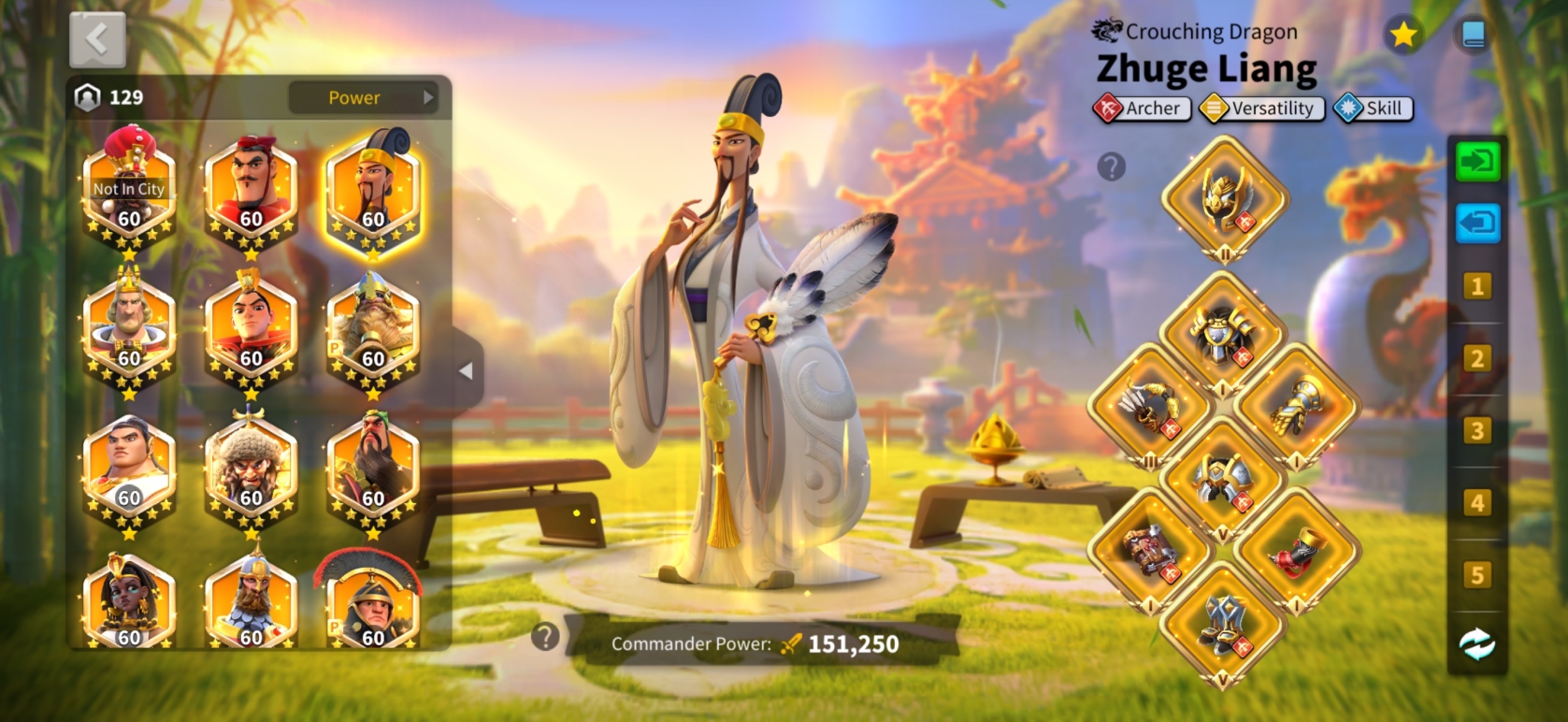Switch to equipment preset 3
Viewport: 1568px width, 722px height.
point(1477,431)
